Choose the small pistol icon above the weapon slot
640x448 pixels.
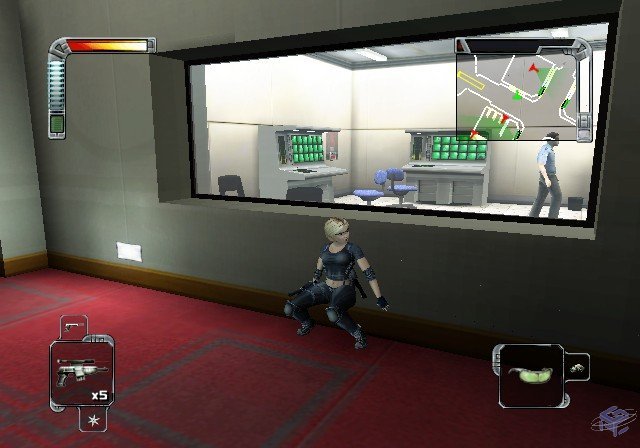point(74,326)
